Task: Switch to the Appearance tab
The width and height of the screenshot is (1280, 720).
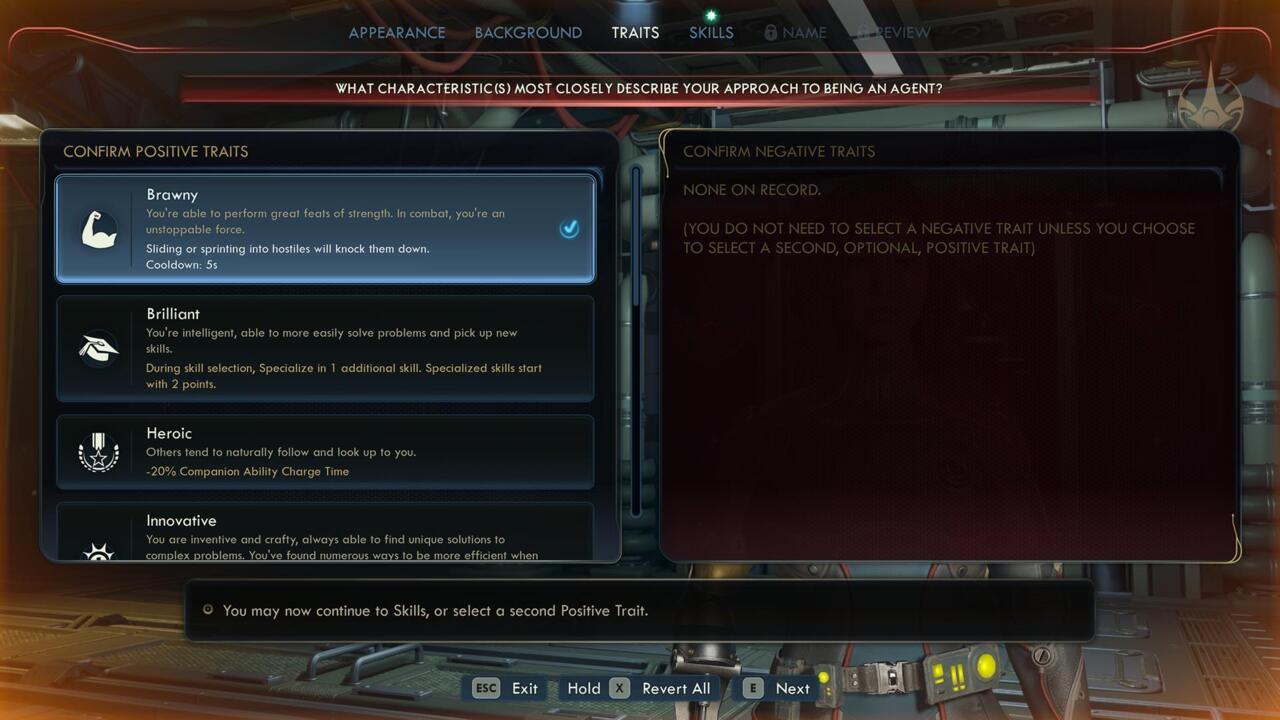Action: (396, 32)
